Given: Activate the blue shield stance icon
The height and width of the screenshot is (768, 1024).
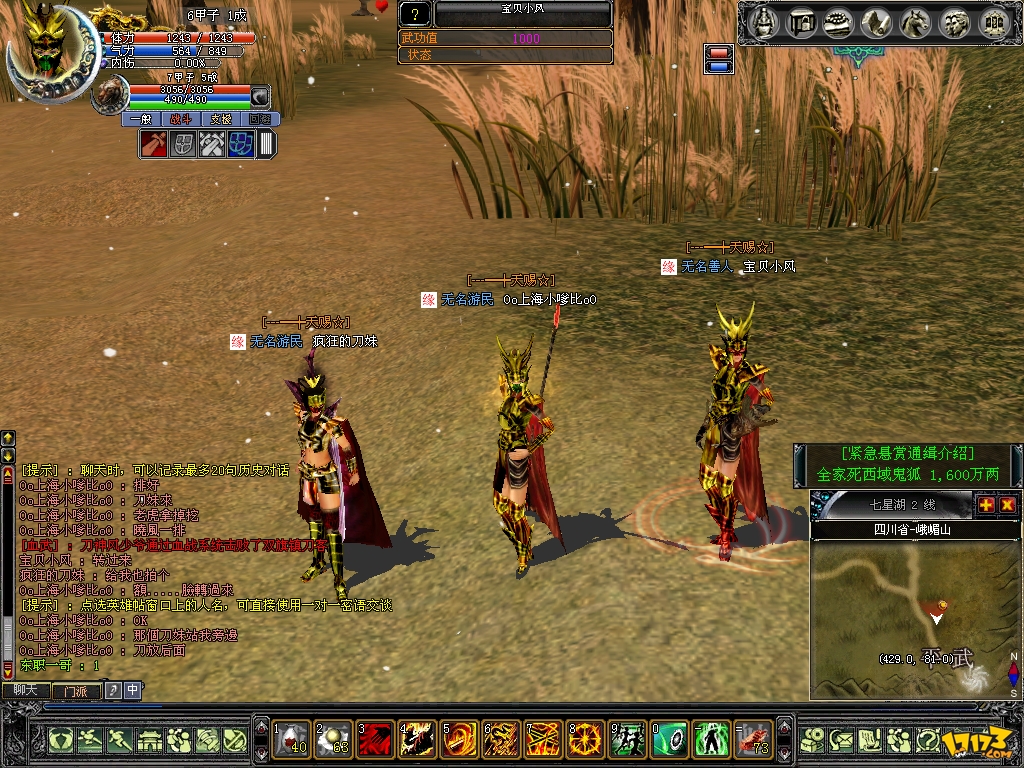Looking at the screenshot, I should pos(240,144).
